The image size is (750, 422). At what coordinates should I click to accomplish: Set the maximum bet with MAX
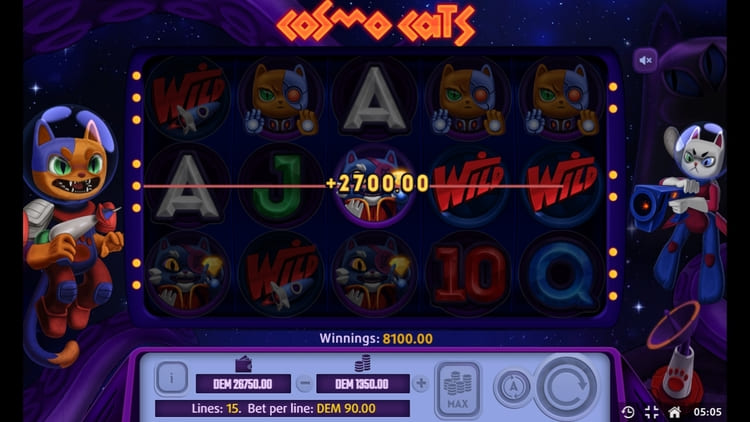pyautogui.click(x=458, y=387)
